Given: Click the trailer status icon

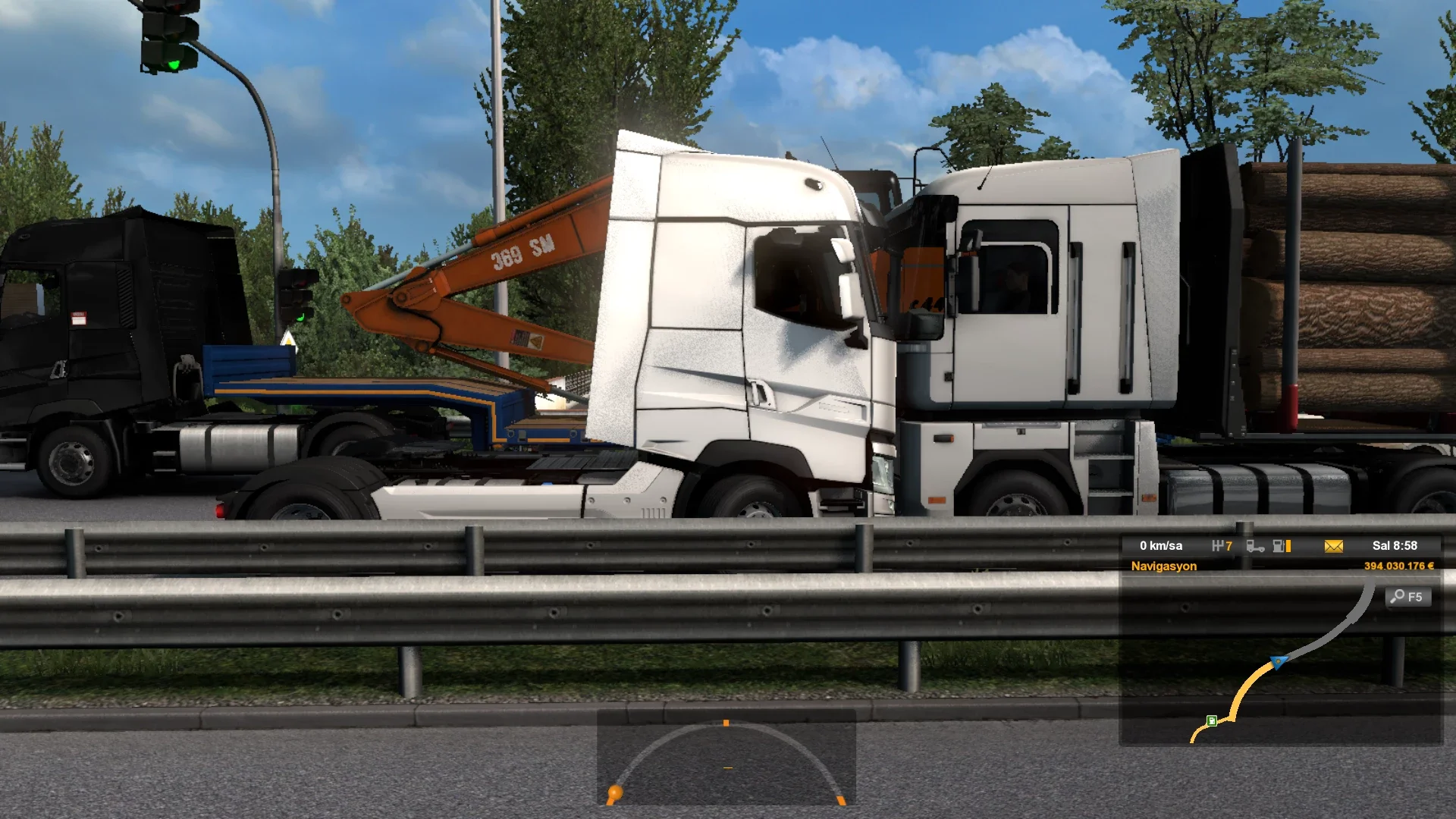Looking at the screenshot, I should point(1254,546).
